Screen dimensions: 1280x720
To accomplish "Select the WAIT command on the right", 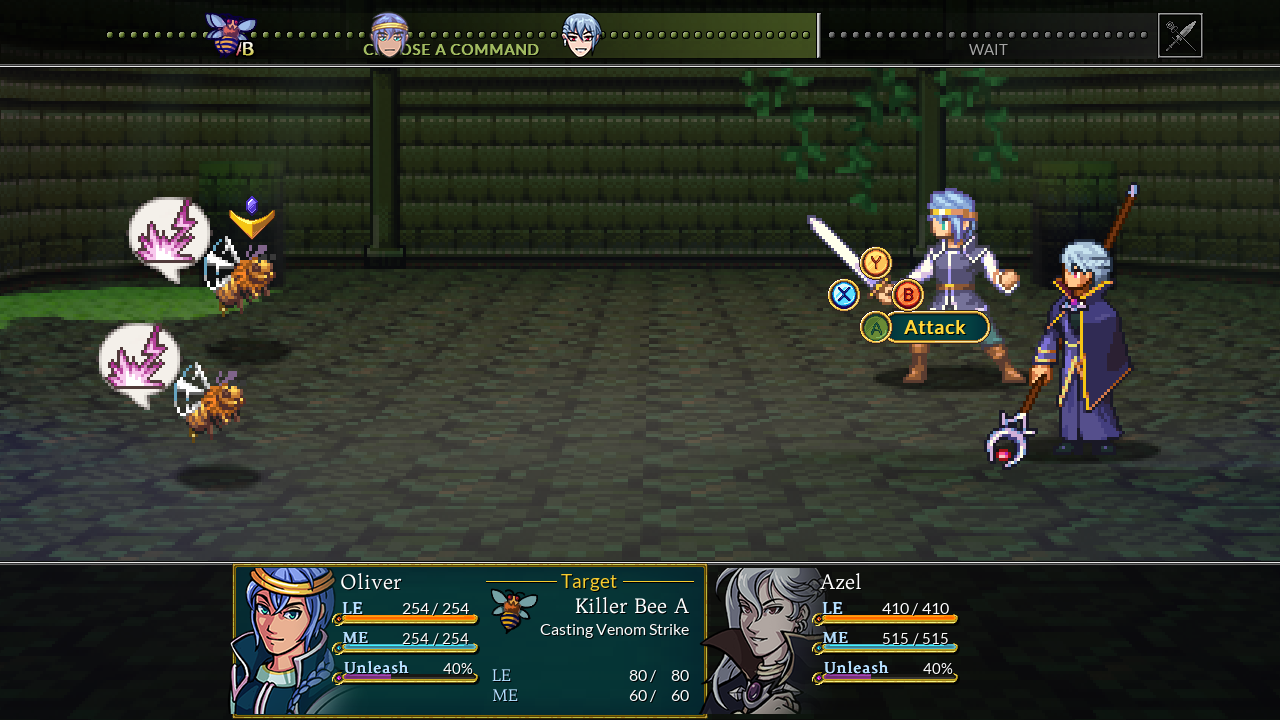I will pos(987,49).
